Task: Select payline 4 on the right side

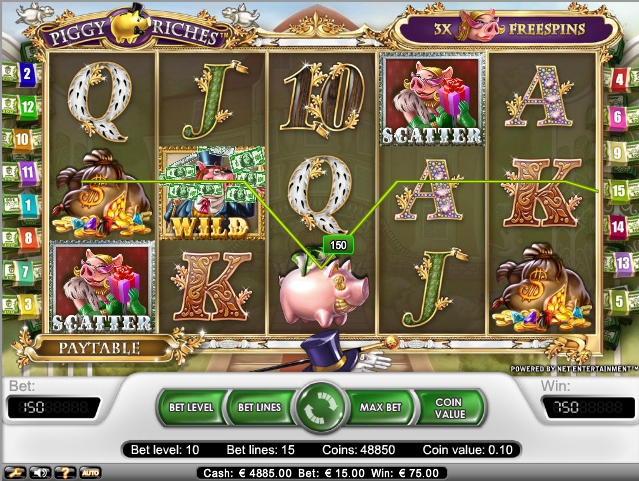Action: (x=618, y=78)
